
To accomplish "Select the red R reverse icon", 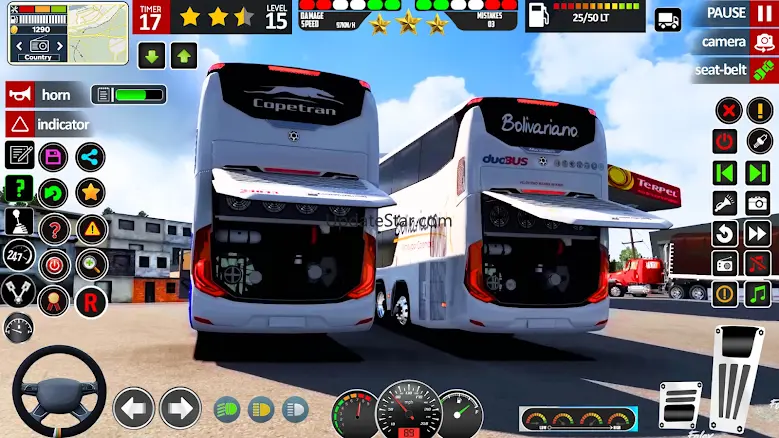I will (91, 298).
